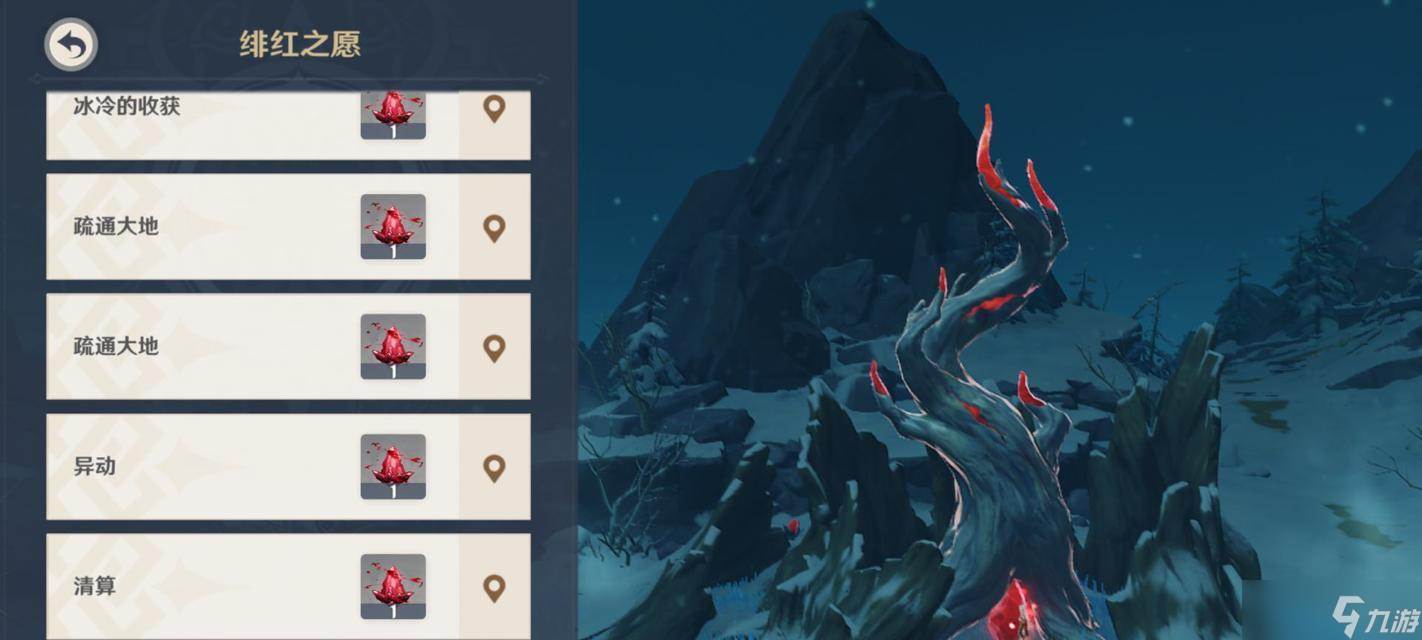The image size is (1422, 640).
Task: View the crimson reward icon for 异动
Action: (x=393, y=466)
